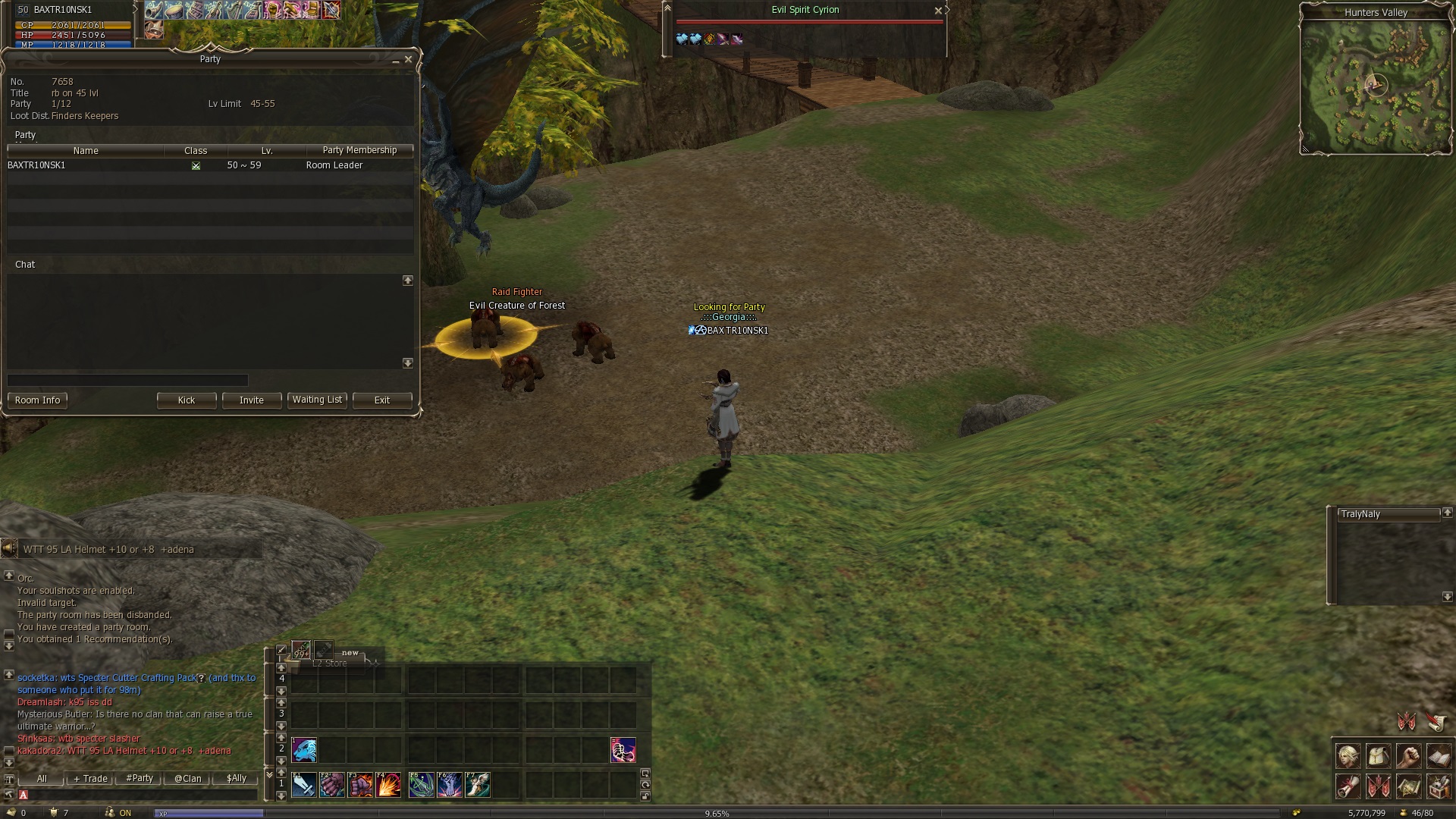Open the Waiting List
This screenshot has height=819, width=1456.
point(317,400)
